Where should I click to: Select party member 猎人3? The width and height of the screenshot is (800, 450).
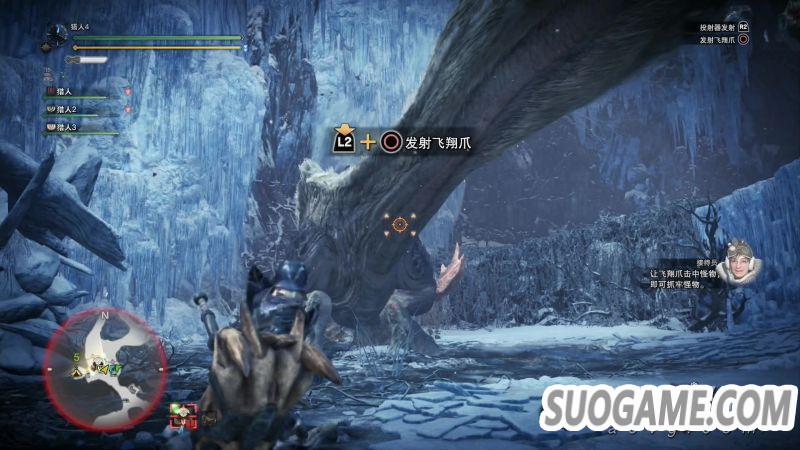(67, 127)
